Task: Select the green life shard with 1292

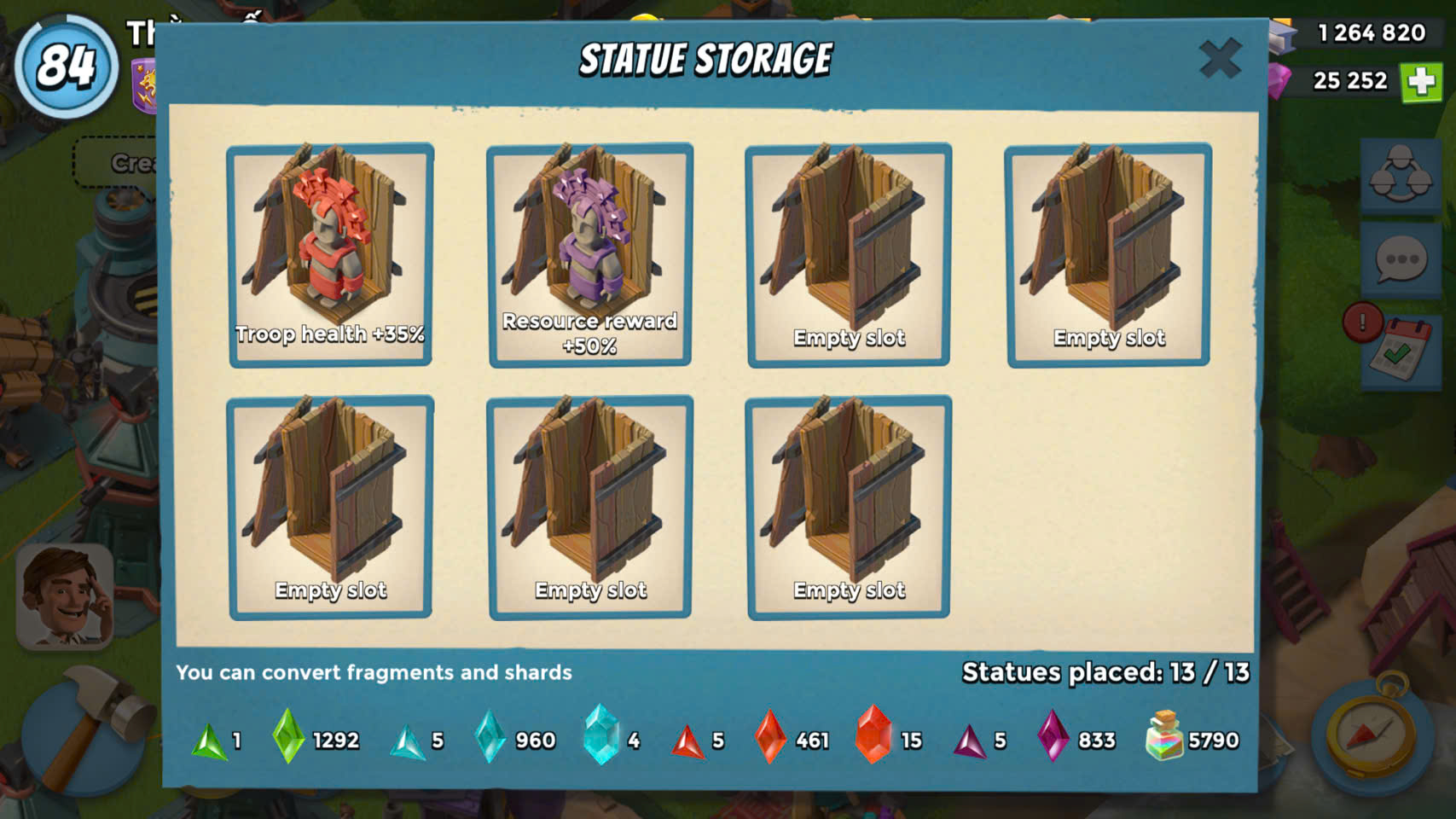Action: (288, 736)
